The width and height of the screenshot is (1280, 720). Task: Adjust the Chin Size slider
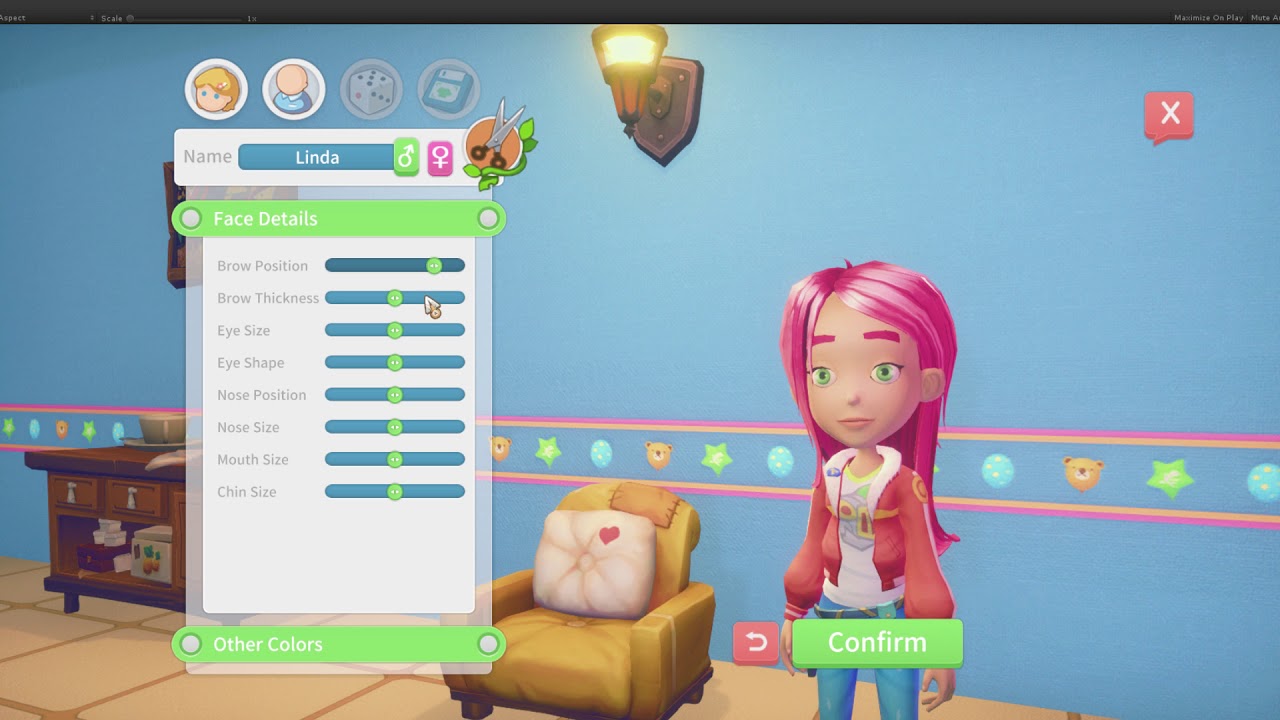[395, 492]
